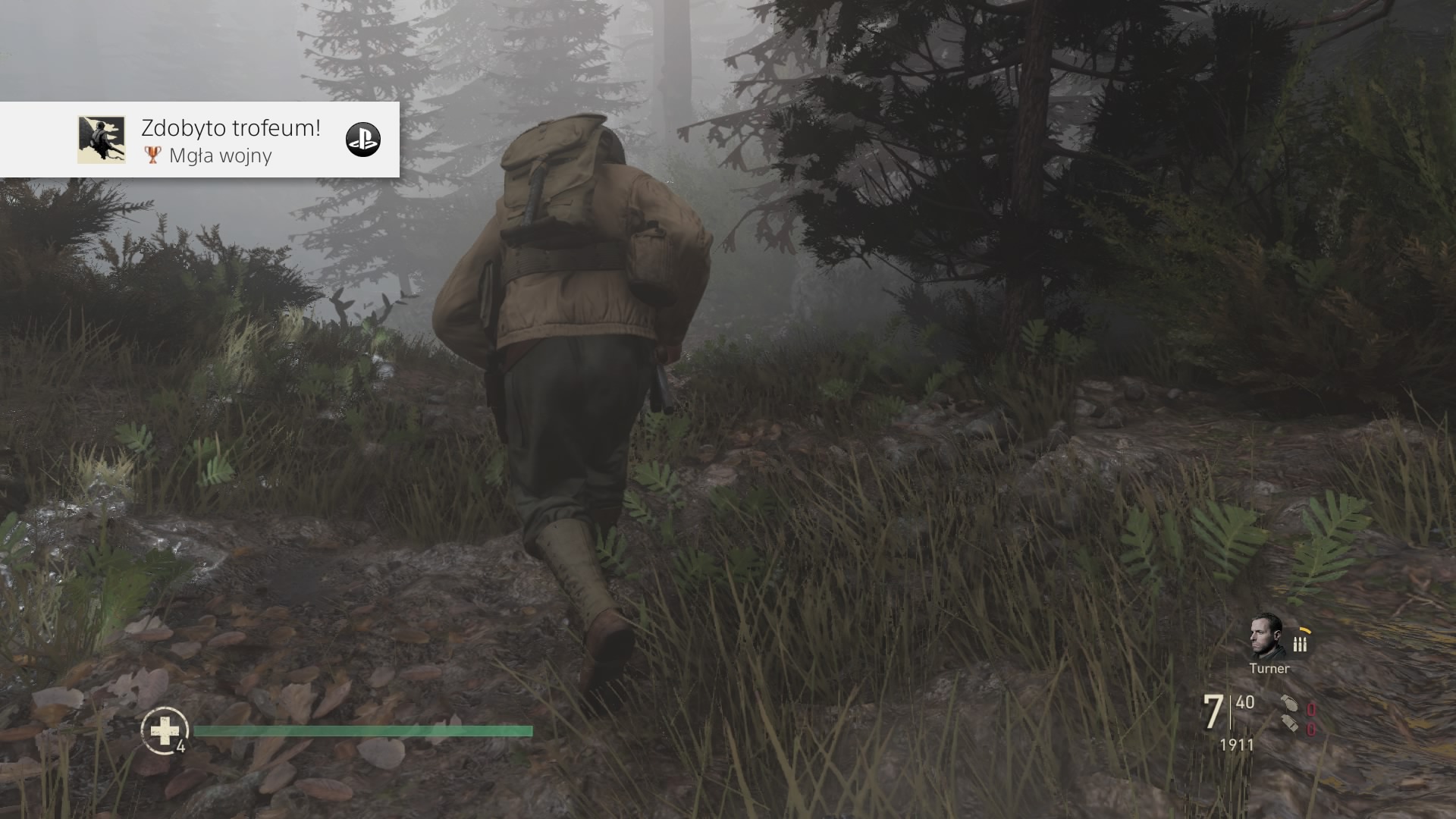Select the bronze trophy icon next to Mgła wojny
The image size is (1456, 819).
(x=153, y=156)
